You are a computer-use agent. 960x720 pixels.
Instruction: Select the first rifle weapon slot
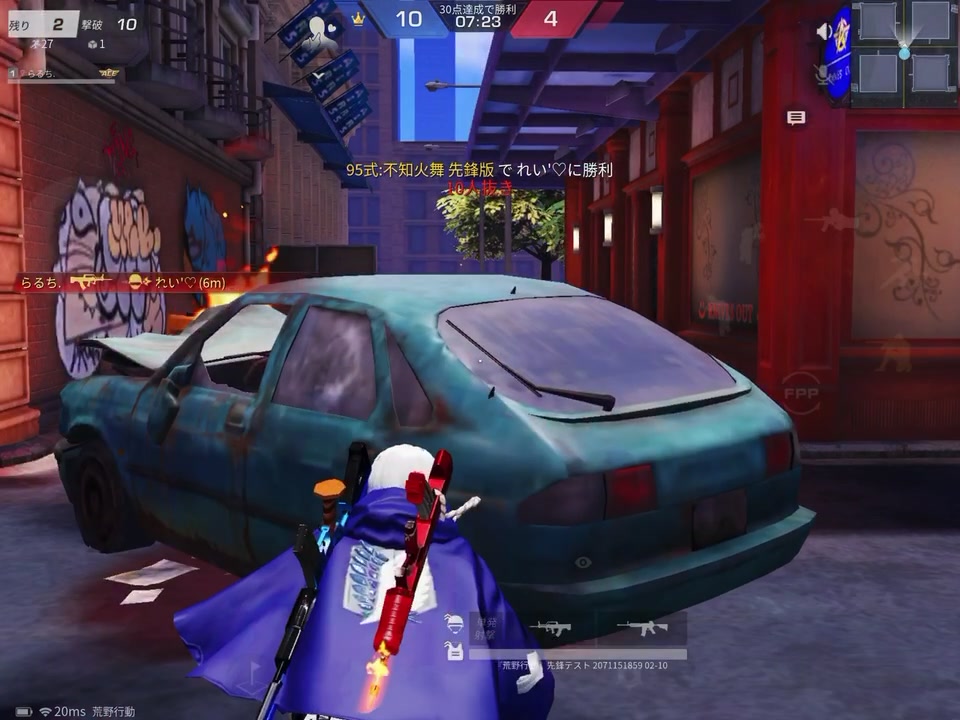(x=551, y=628)
